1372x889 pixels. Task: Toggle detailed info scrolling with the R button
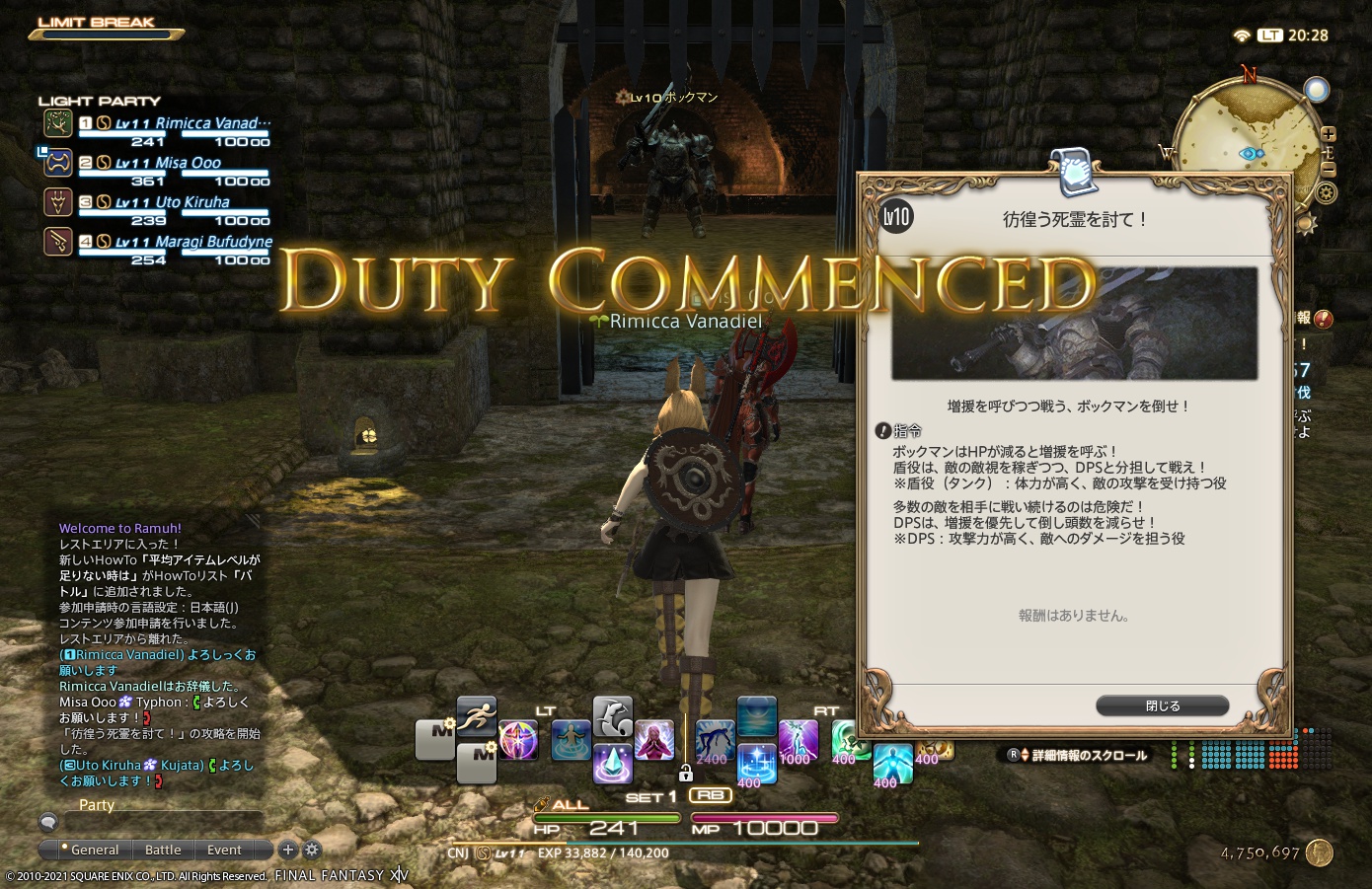pos(1012,754)
